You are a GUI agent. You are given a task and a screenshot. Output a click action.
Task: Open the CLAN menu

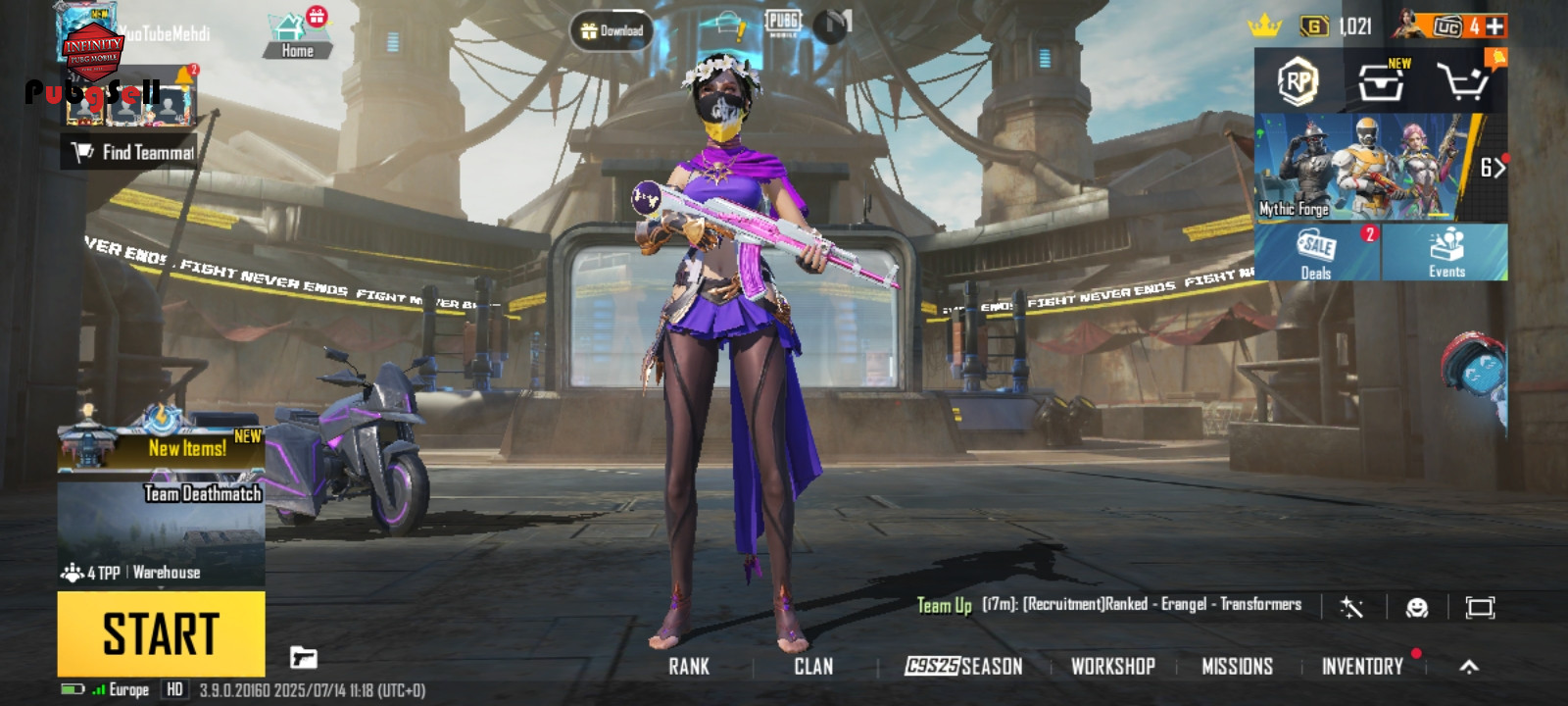[813, 667]
